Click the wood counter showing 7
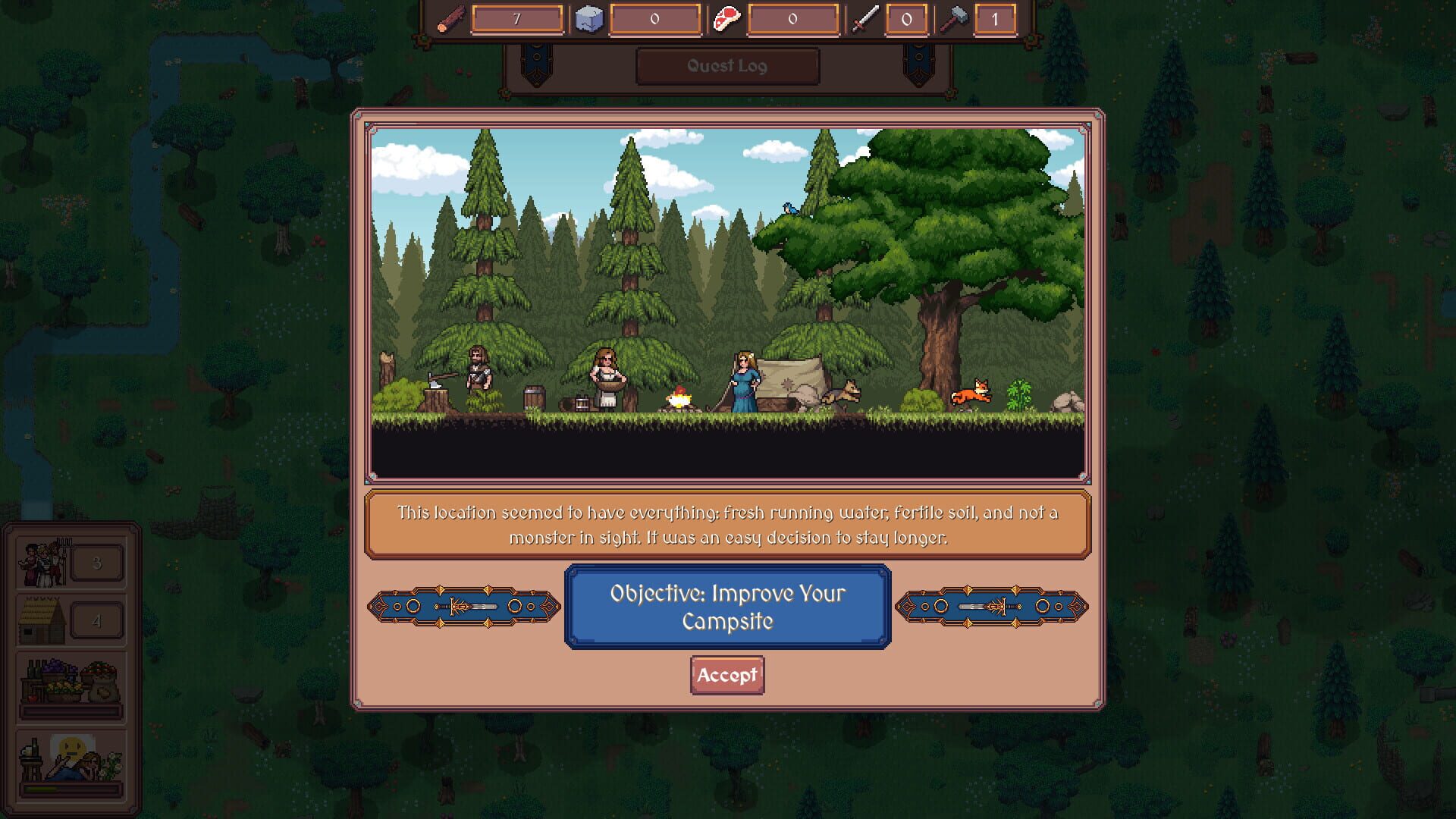The width and height of the screenshot is (1456, 819). (518, 18)
